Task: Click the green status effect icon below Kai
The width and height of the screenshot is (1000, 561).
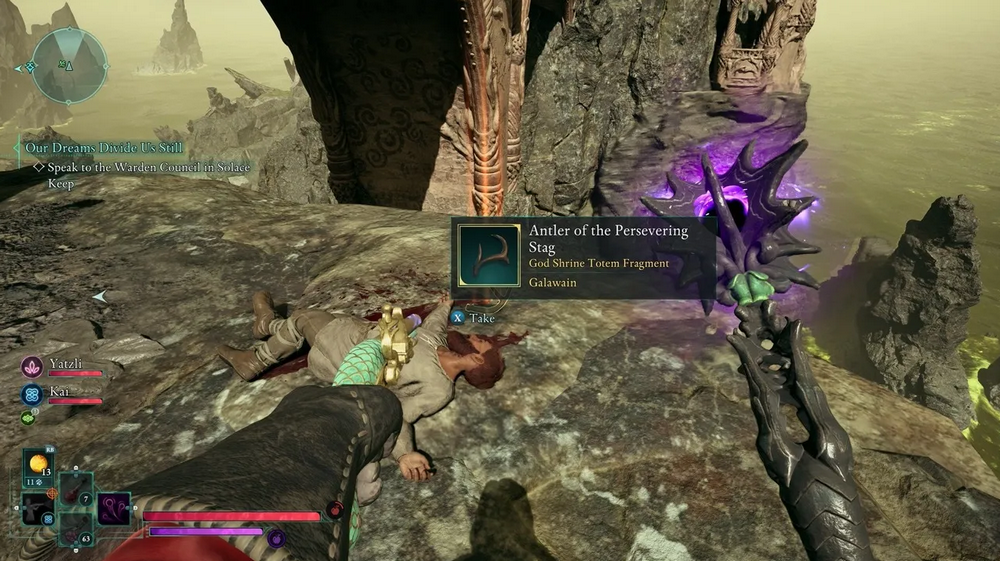Action: (28, 418)
